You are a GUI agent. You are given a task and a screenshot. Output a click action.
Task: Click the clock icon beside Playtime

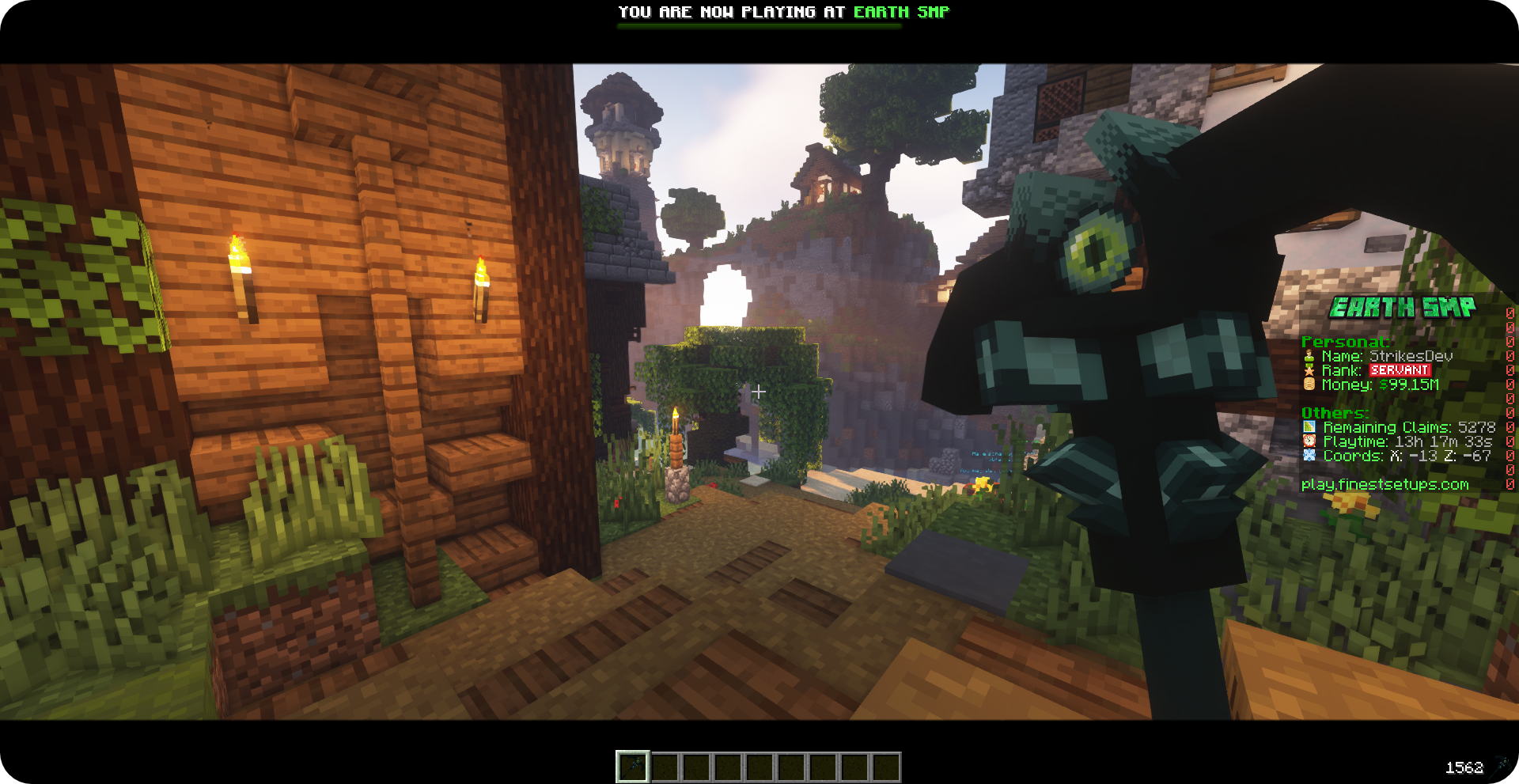coord(1310,441)
